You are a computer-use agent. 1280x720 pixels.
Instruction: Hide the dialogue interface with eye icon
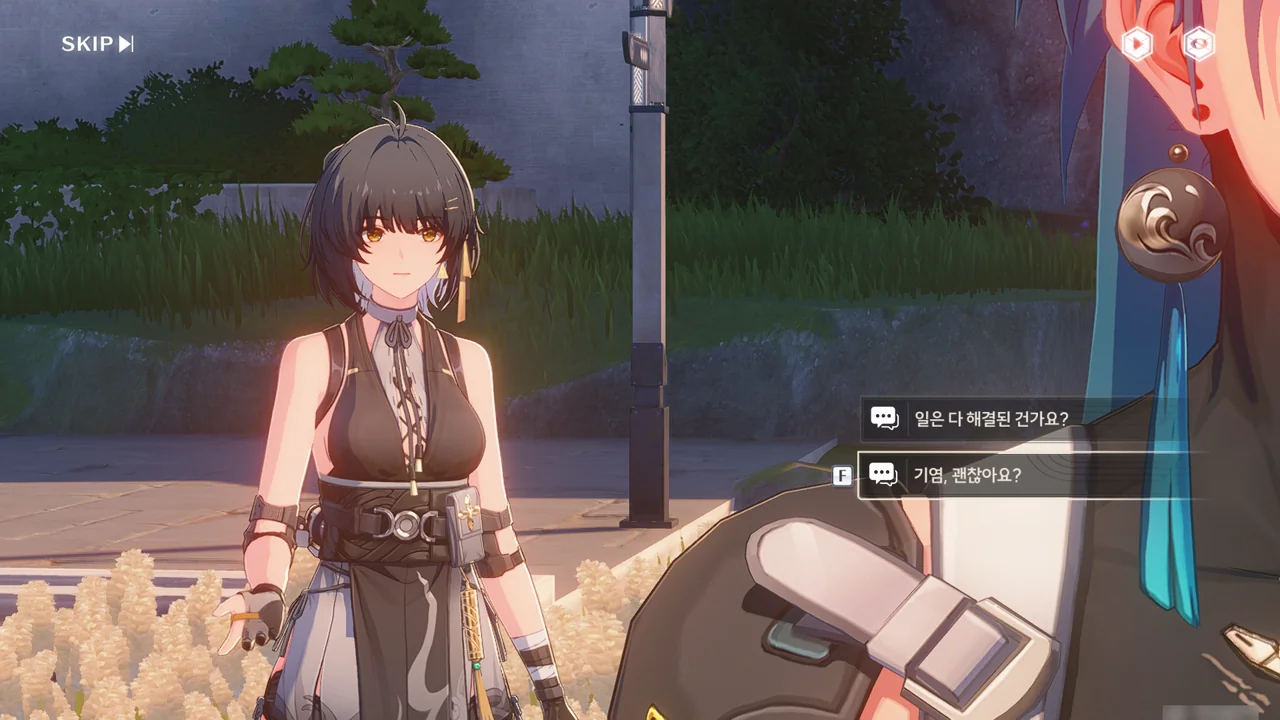pos(1198,43)
